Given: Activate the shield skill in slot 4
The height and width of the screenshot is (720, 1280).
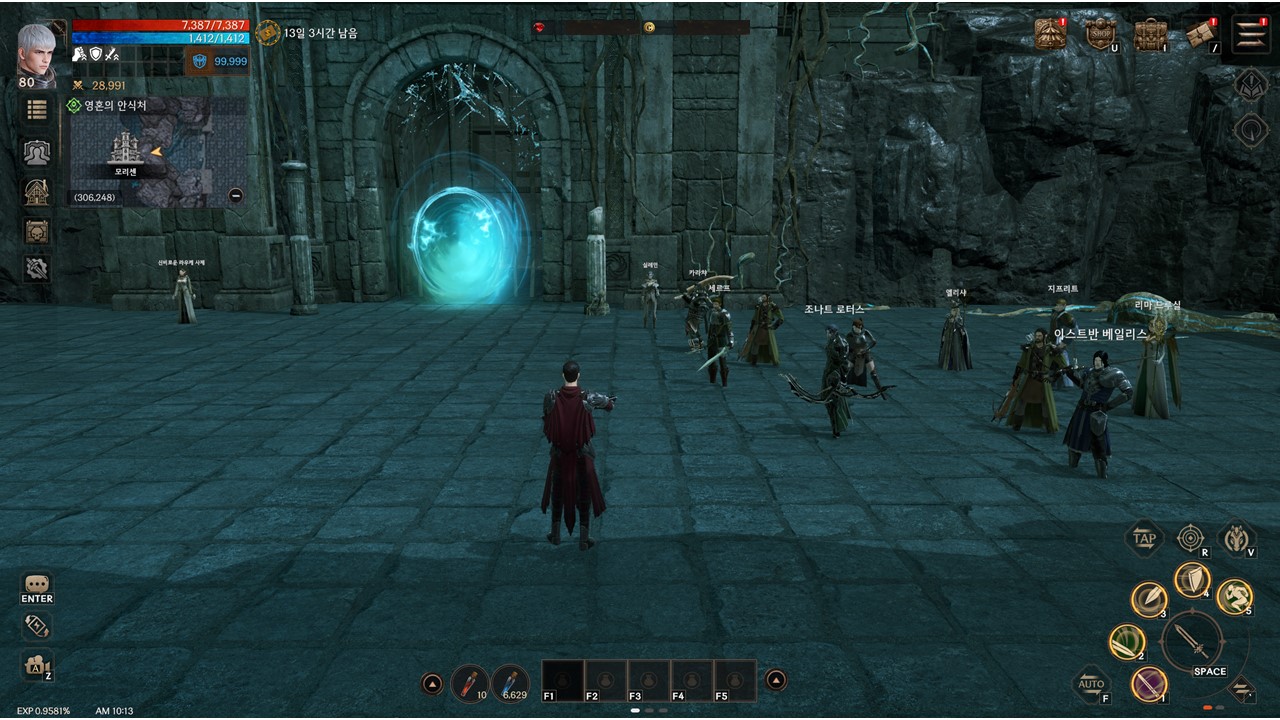Looking at the screenshot, I should click(x=1191, y=579).
